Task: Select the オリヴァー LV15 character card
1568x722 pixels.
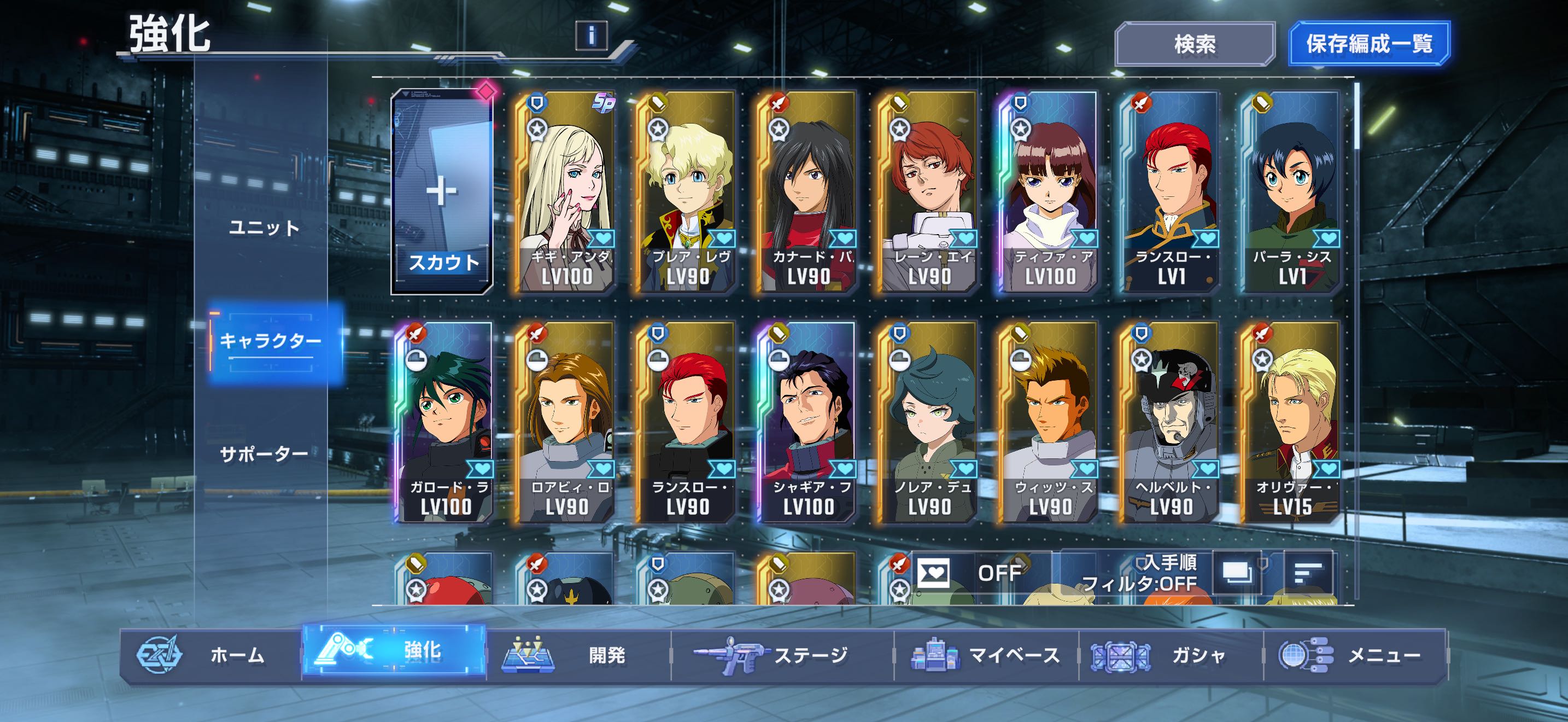Action: click(1291, 422)
